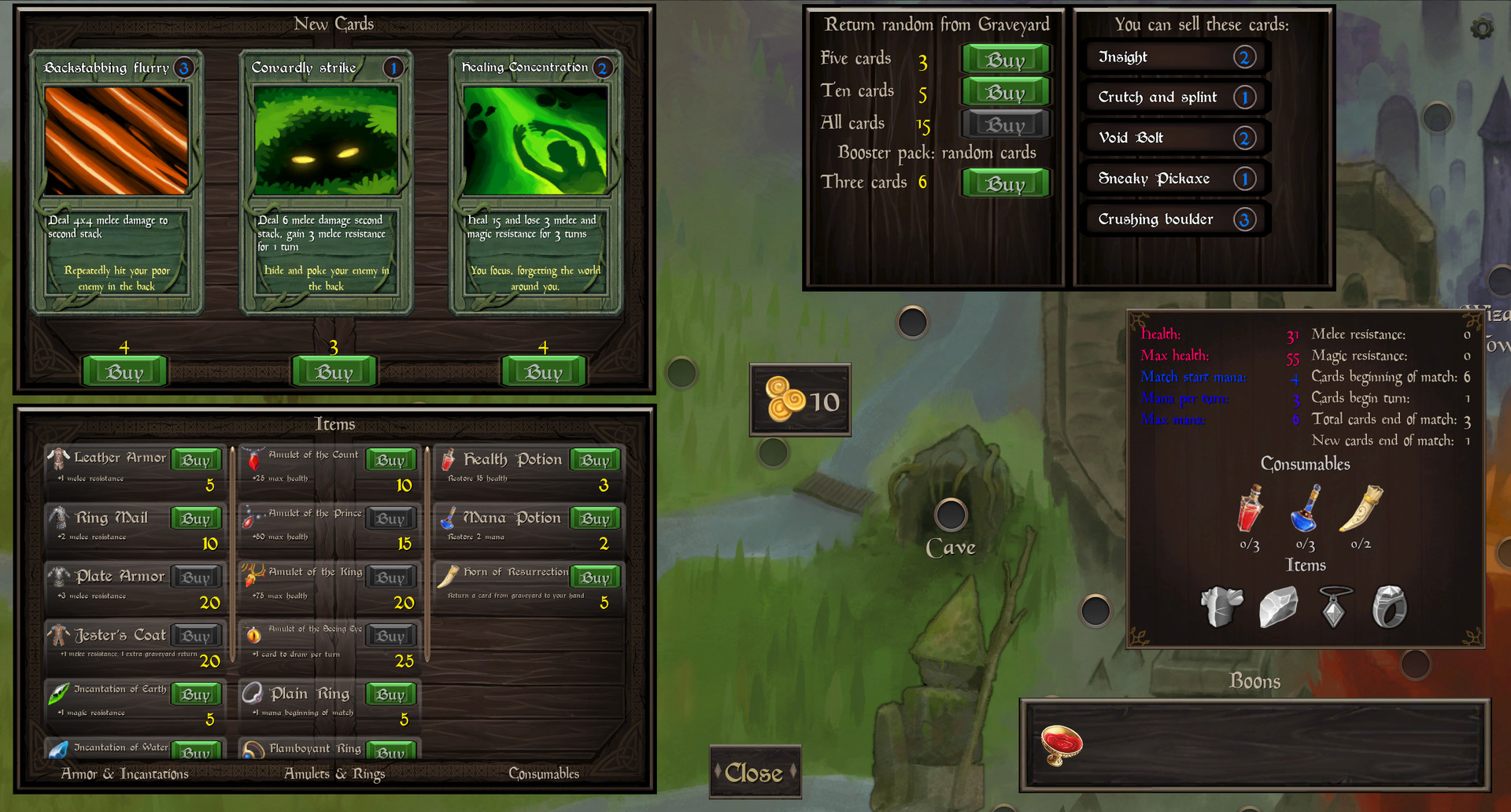Switch to the Amulets & Rings tab

pyautogui.click(x=335, y=774)
